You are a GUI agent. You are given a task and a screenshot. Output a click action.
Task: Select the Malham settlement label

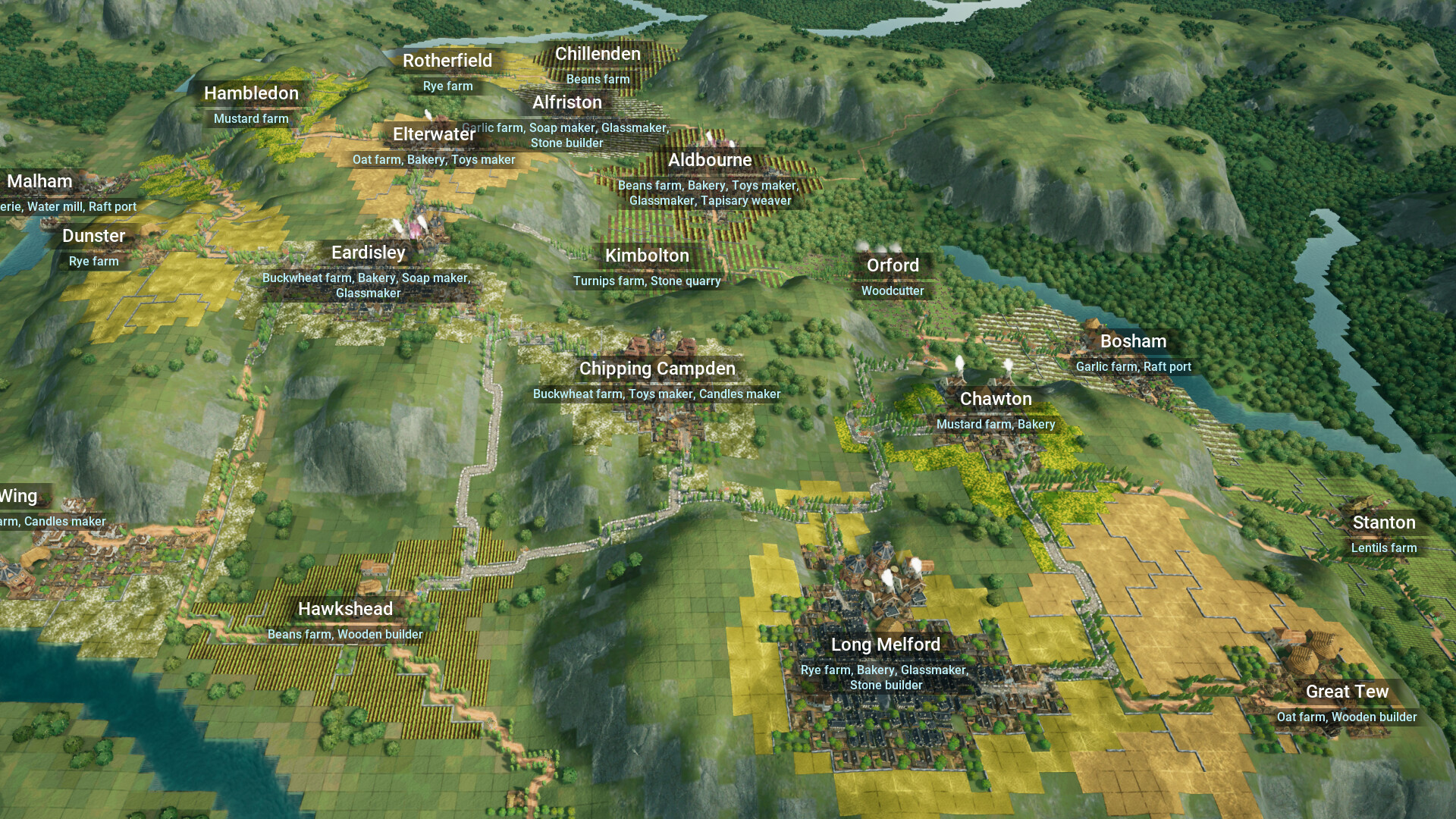click(x=39, y=181)
